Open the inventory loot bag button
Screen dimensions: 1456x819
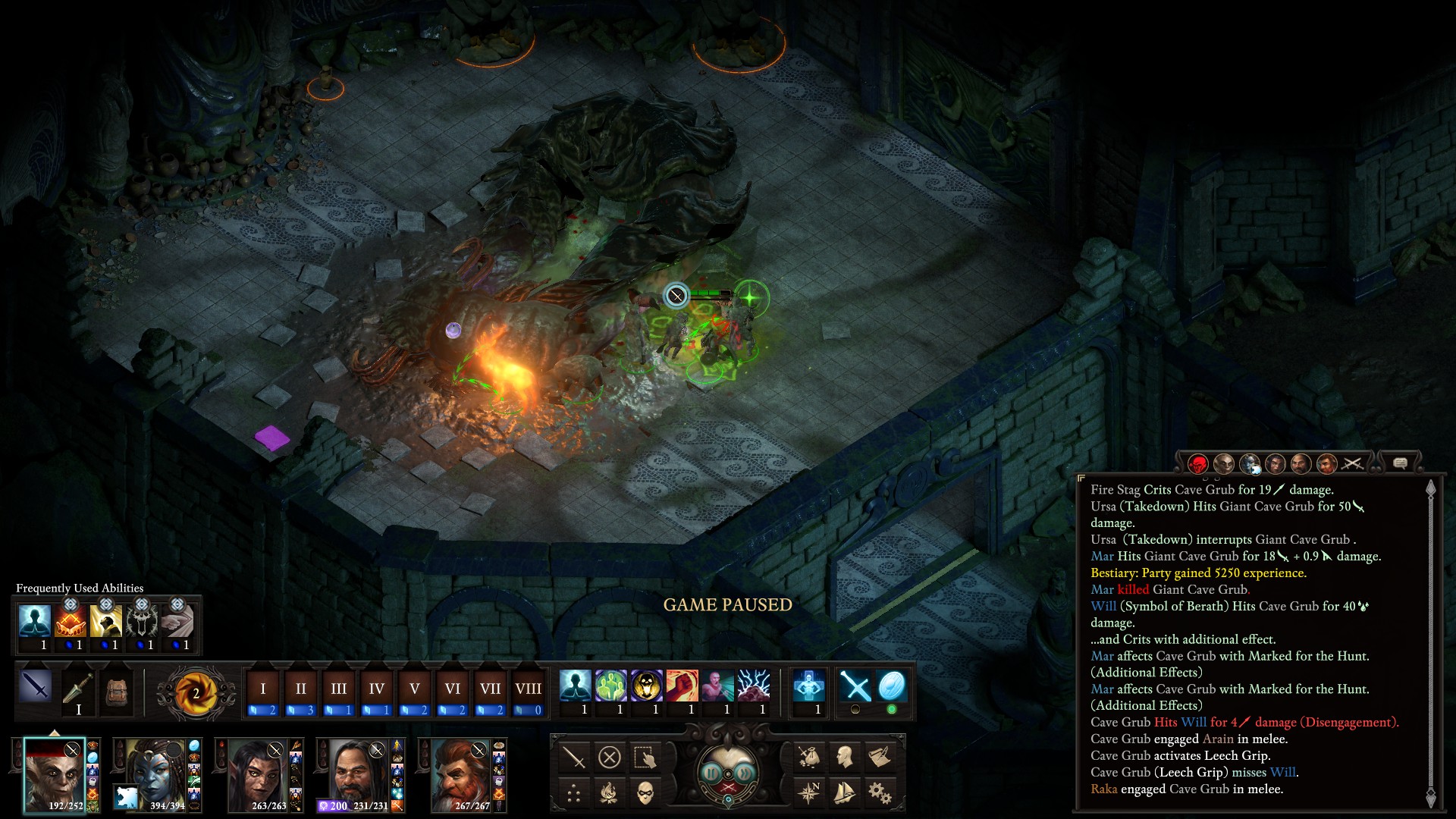point(809,757)
